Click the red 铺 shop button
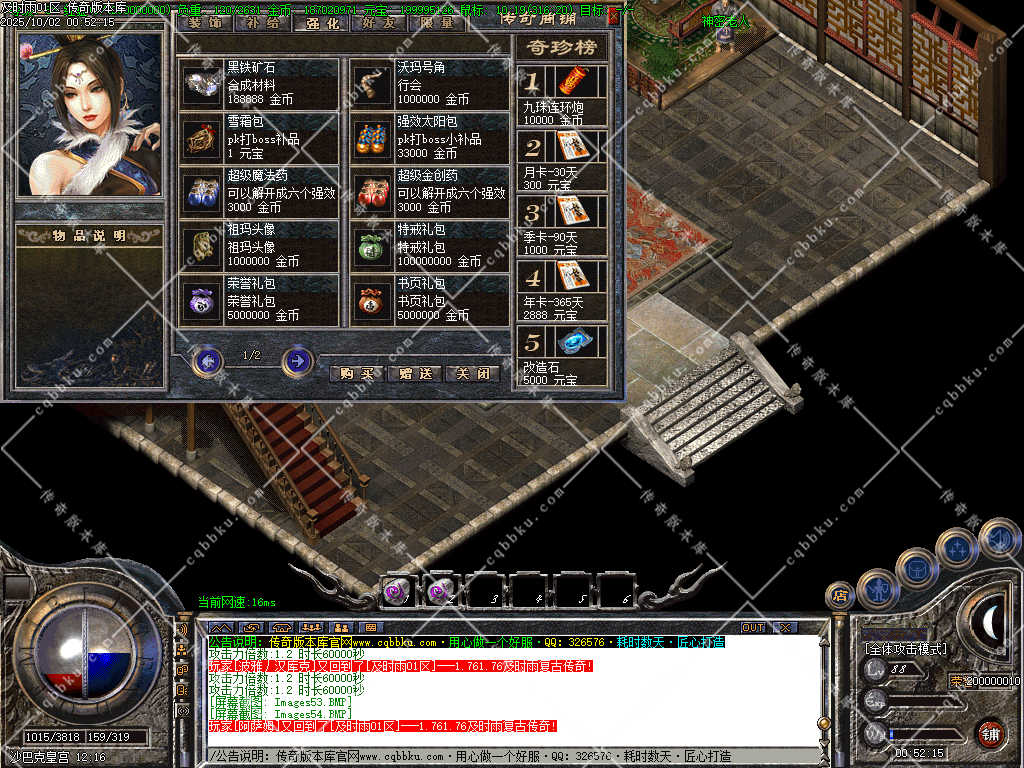 pyautogui.click(x=990, y=732)
